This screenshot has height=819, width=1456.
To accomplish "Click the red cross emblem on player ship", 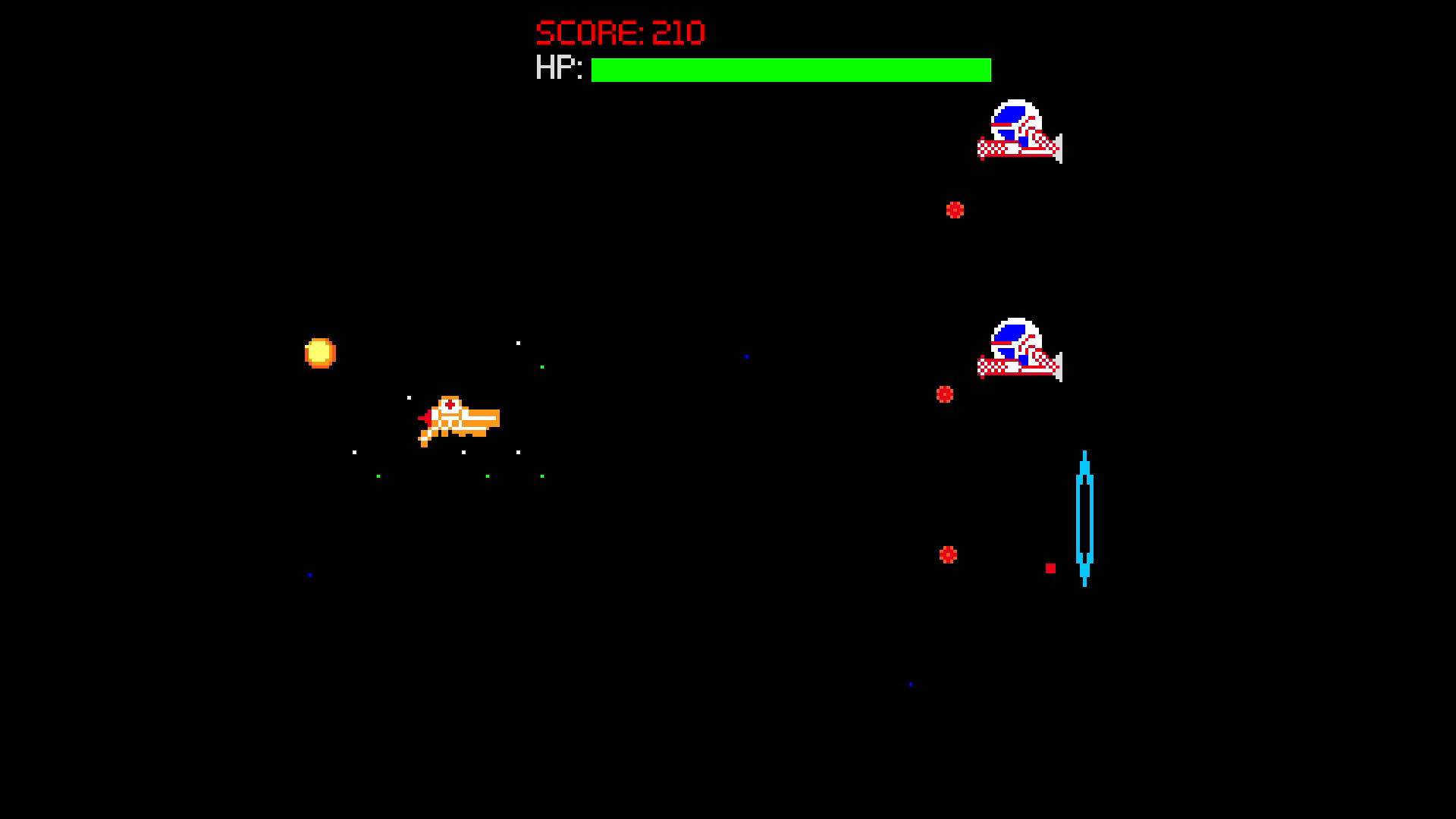I will pos(450,404).
